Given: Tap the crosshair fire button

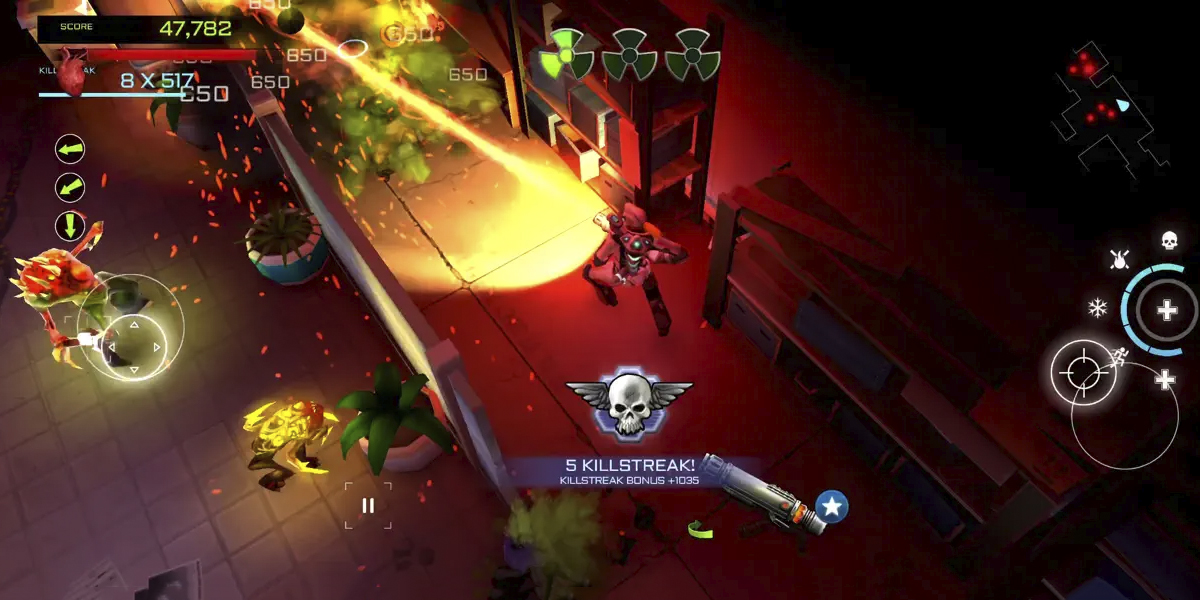Looking at the screenshot, I should click(x=1083, y=373).
